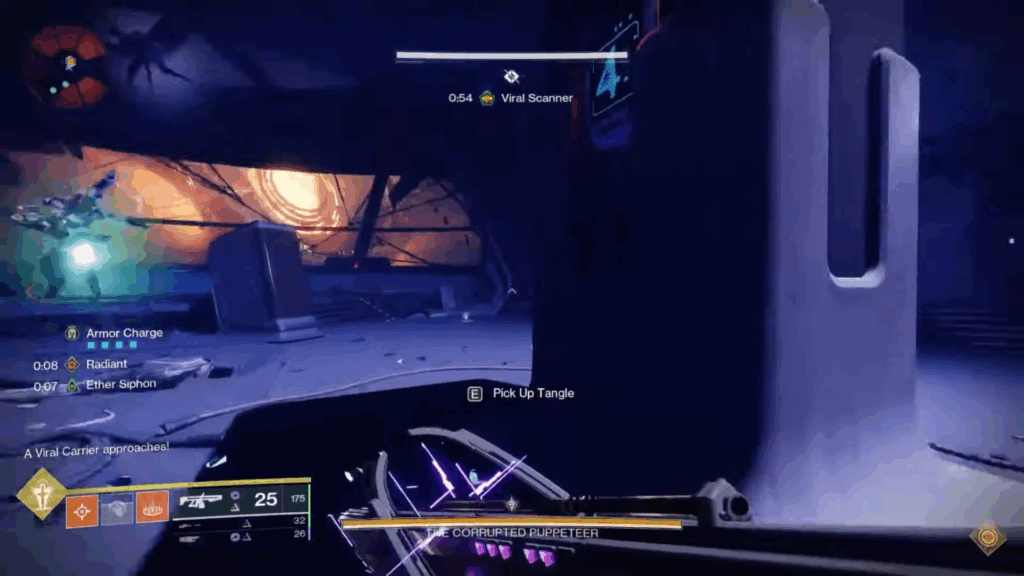Click the radar in the top-left corner

coord(65,66)
